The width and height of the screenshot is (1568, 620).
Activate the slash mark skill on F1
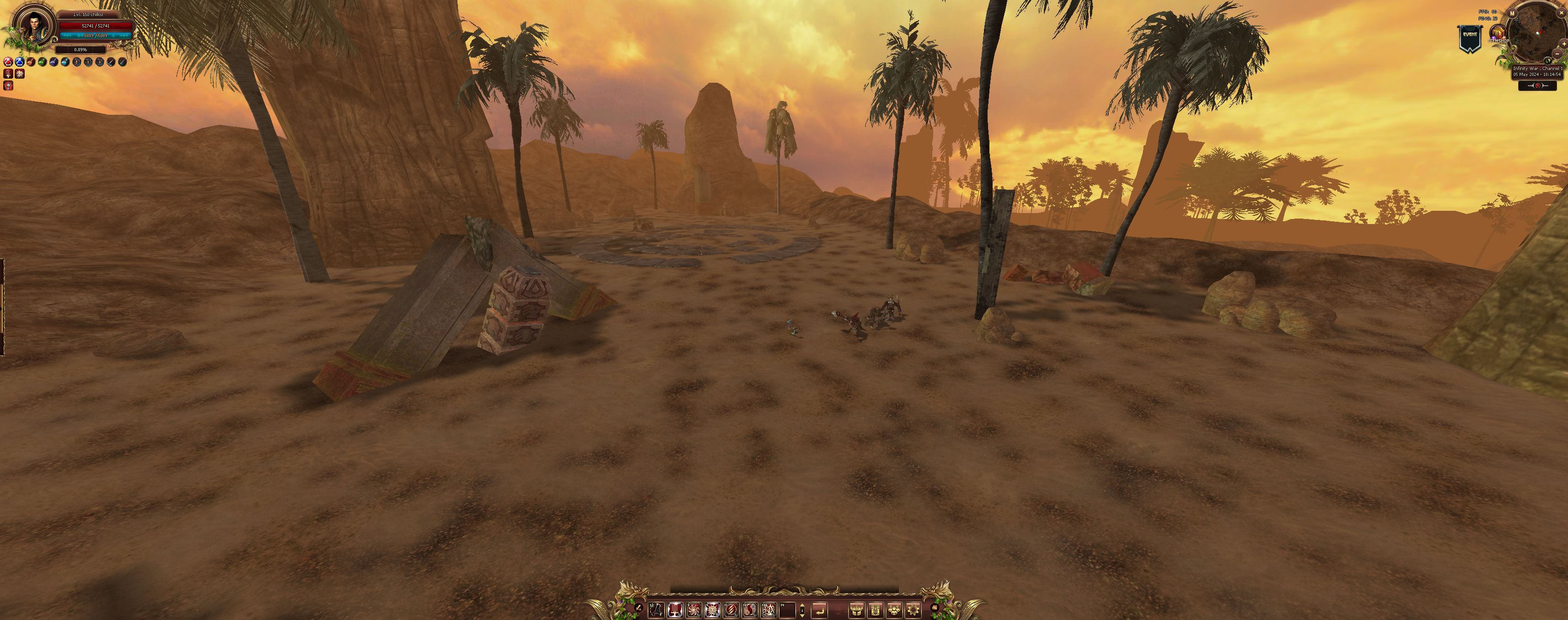[731, 609]
